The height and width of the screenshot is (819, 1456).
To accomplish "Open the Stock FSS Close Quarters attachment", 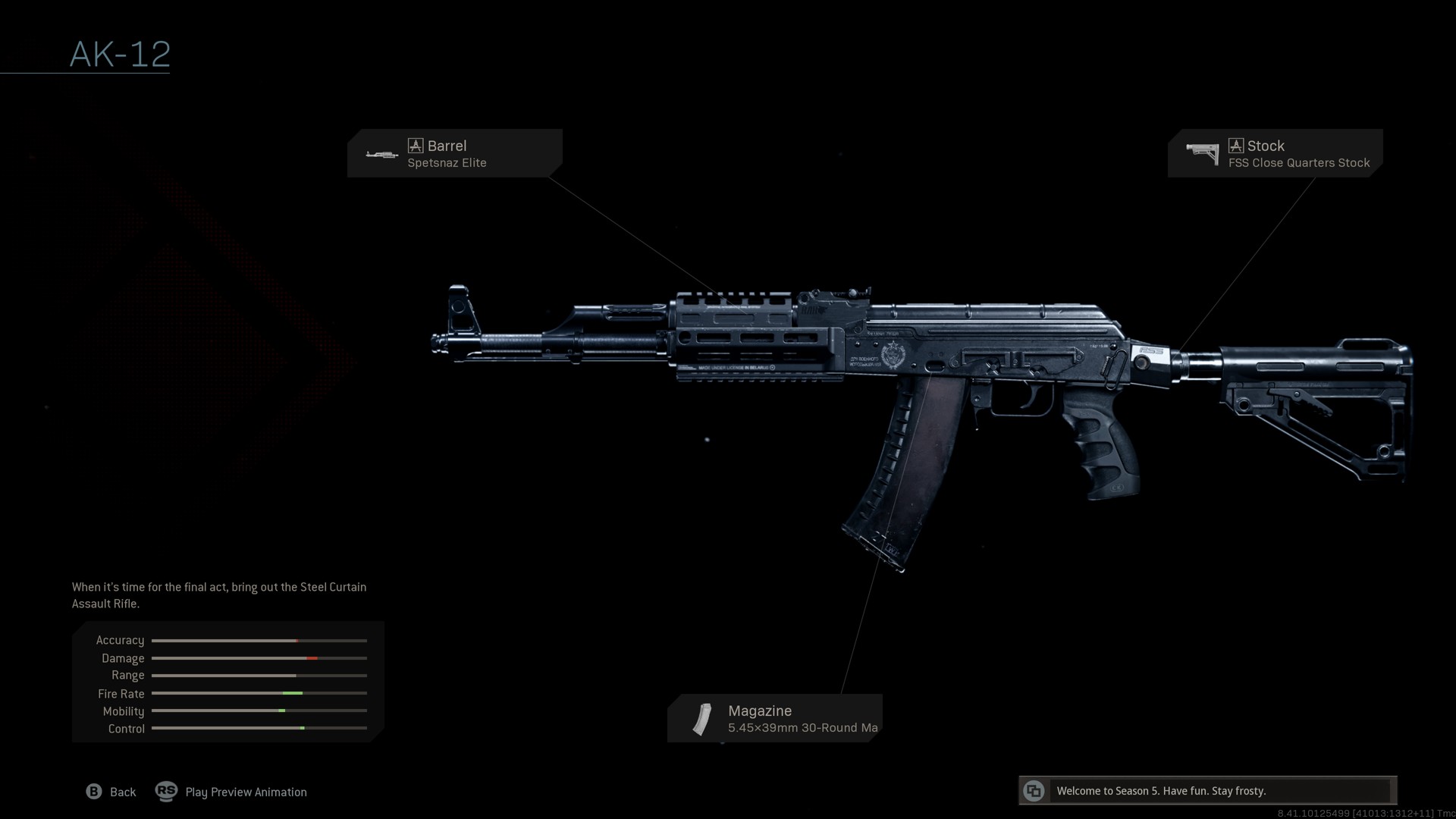I will point(1275,153).
